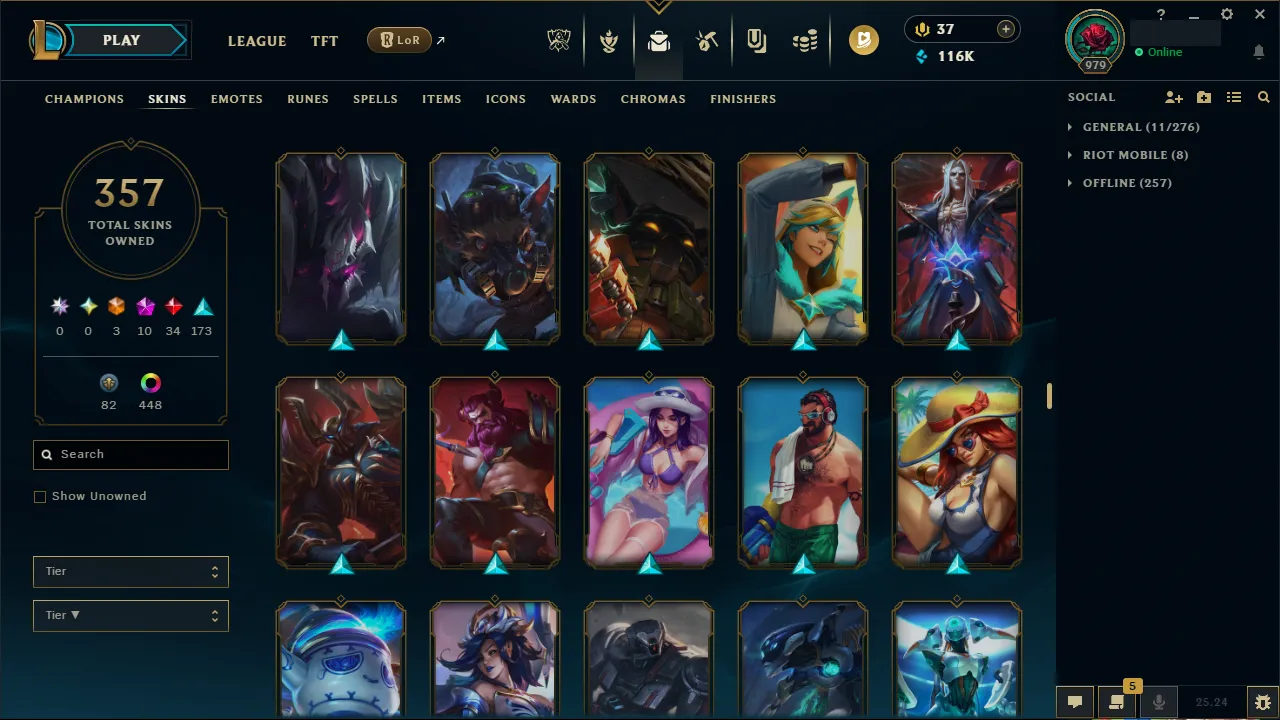Open the Store coins icon
The width and height of the screenshot is (1280, 720).
click(805, 40)
